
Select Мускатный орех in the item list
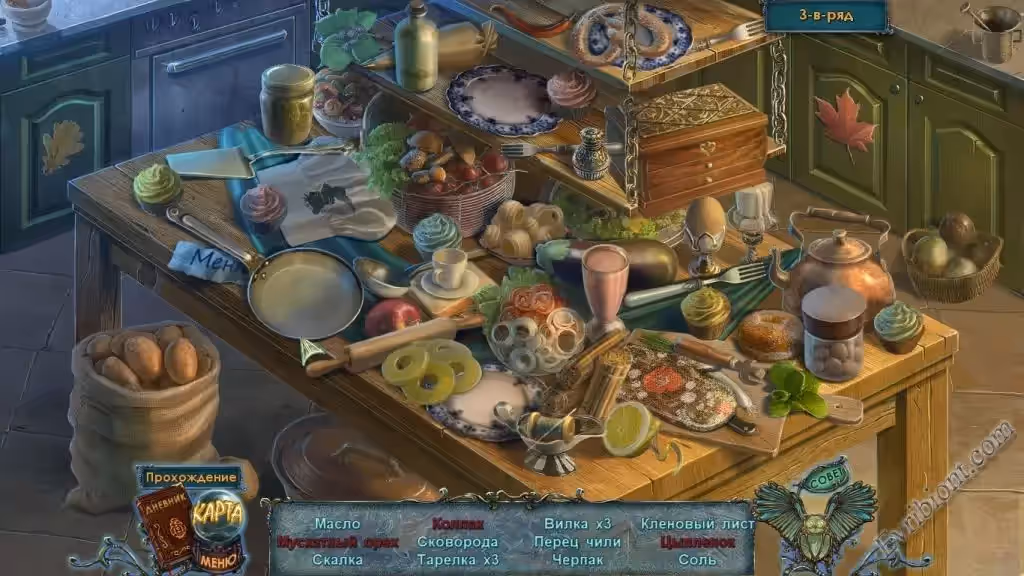point(337,542)
